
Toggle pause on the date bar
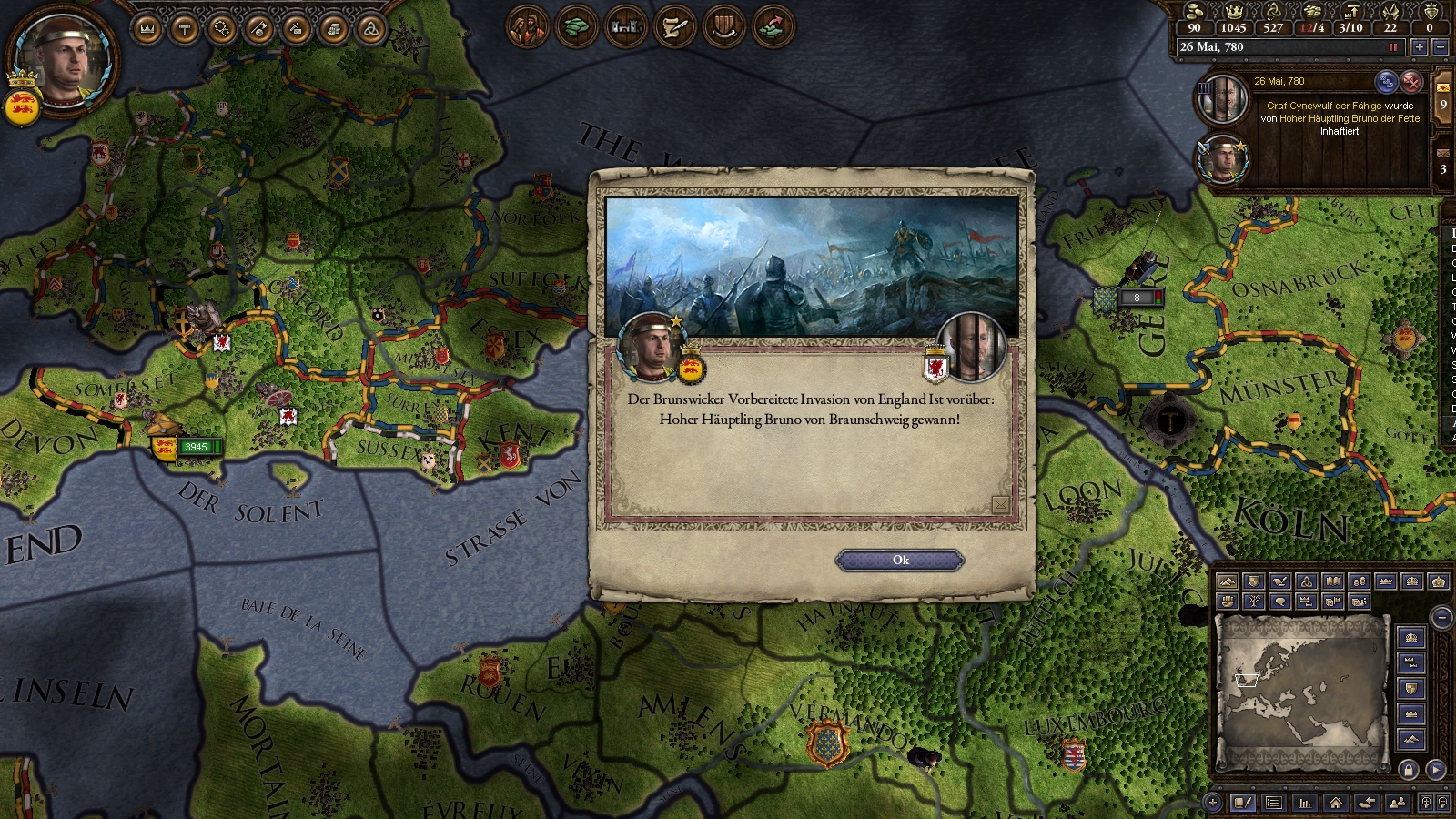[x=1392, y=47]
